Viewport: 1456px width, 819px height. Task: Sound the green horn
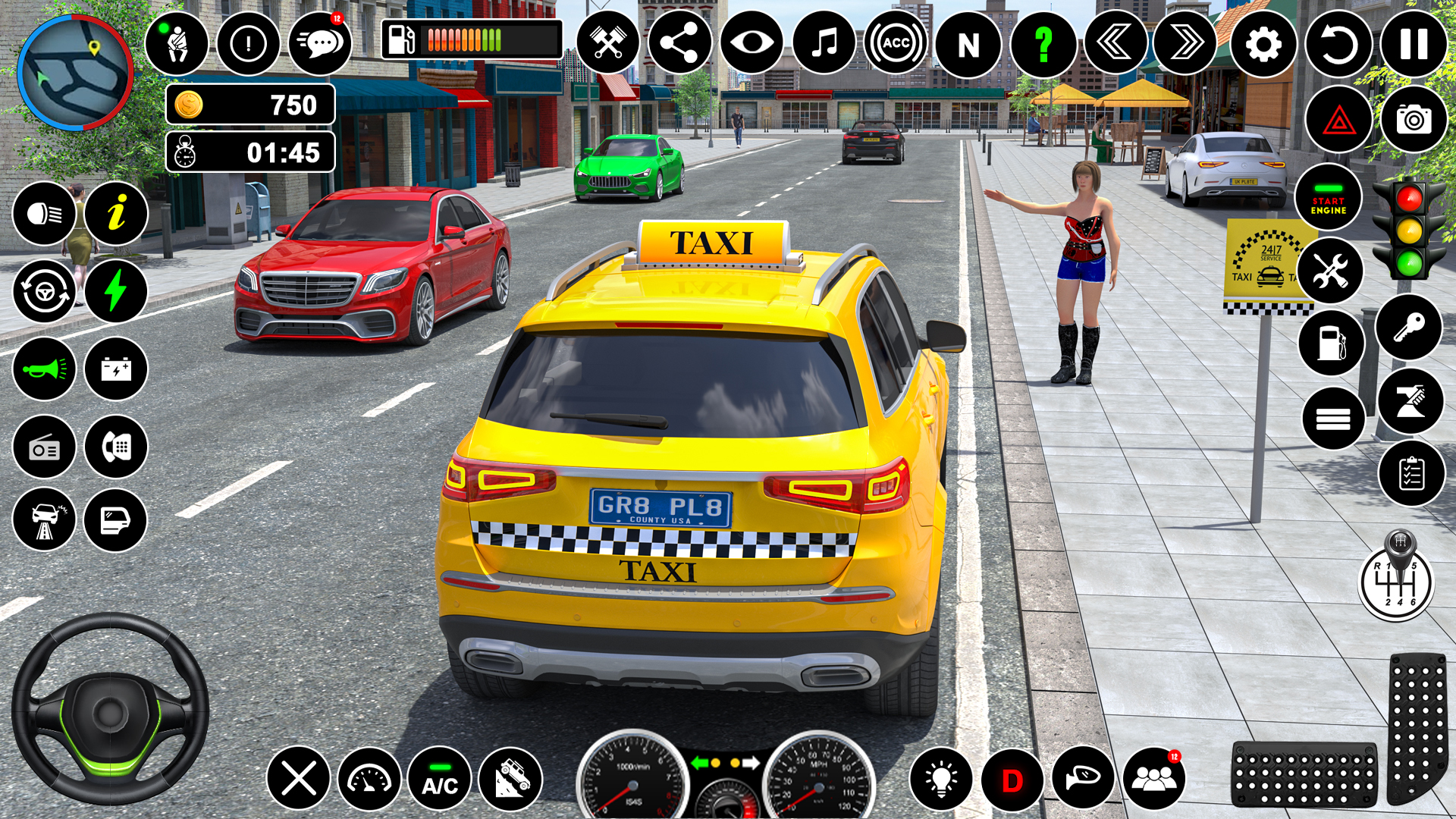44,369
